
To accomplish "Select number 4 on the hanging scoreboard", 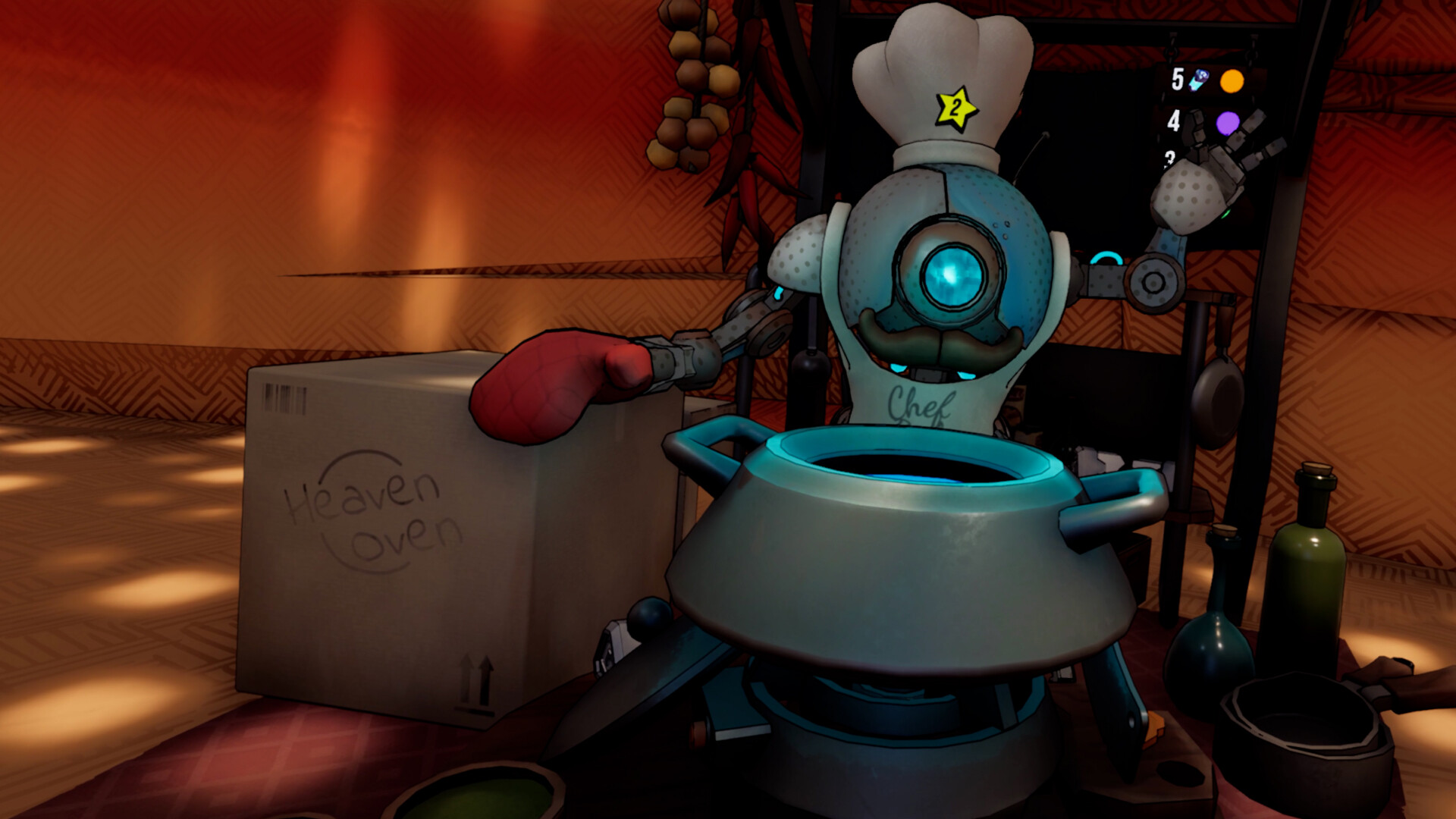I will click(1174, 120).
